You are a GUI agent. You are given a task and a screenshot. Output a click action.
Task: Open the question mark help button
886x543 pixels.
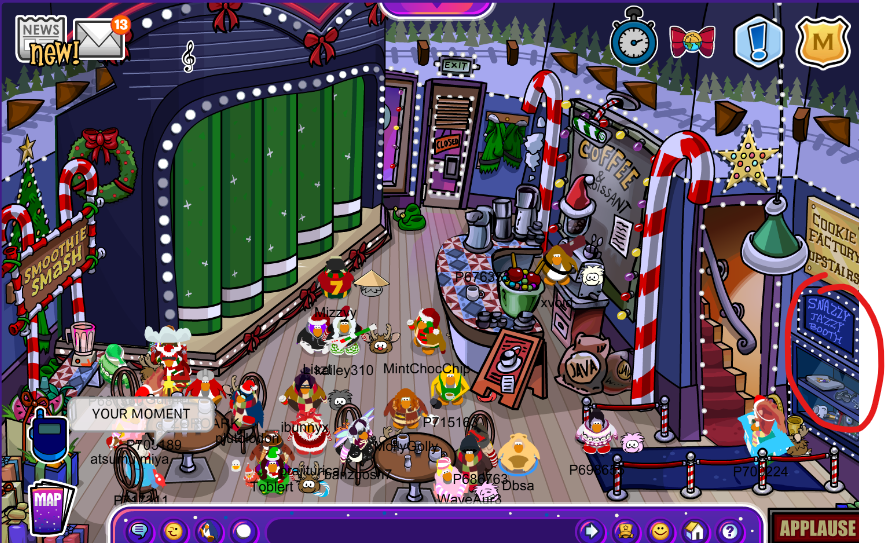729,530
